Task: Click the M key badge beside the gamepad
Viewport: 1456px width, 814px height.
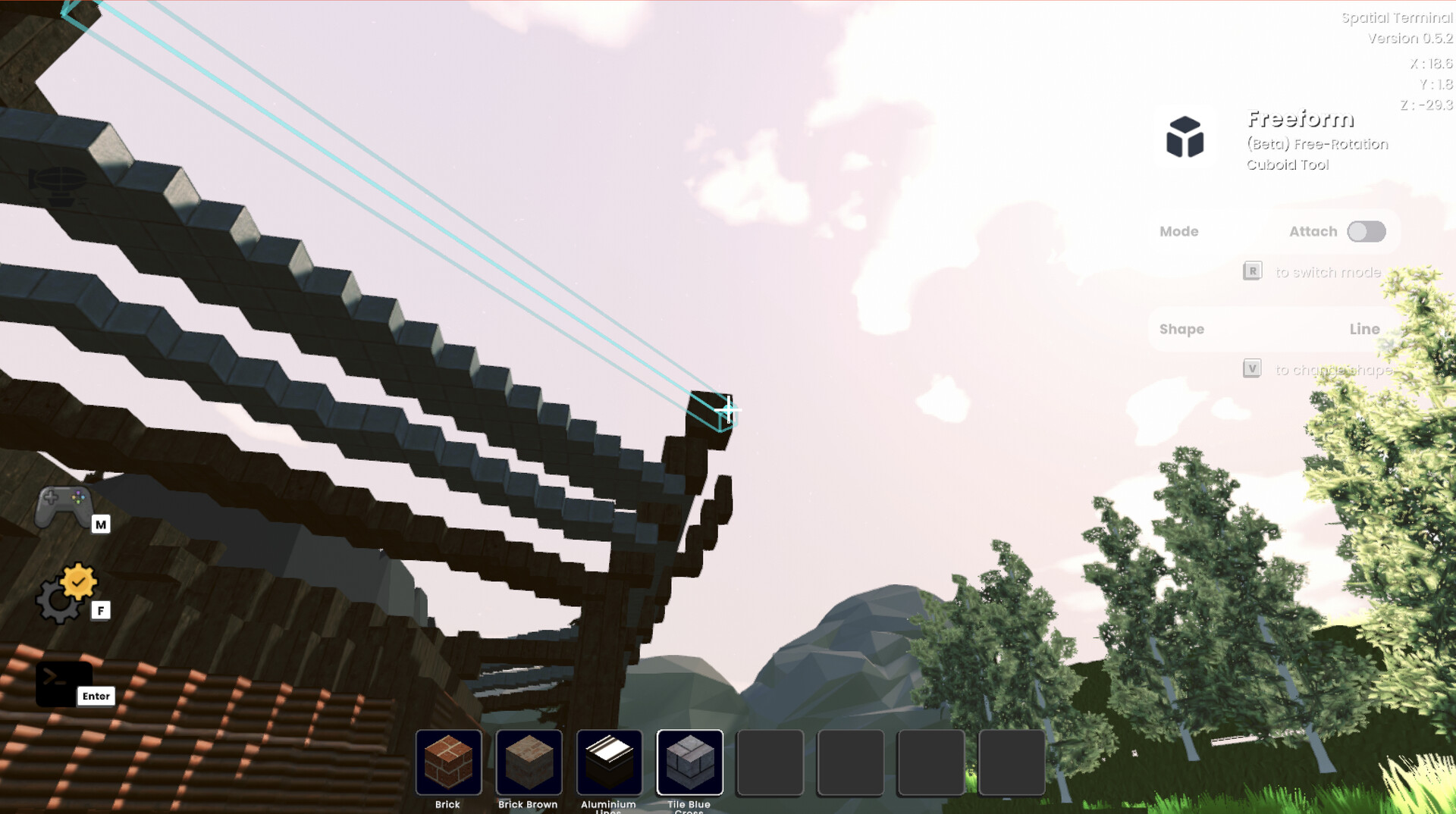Action: pyautogui.click(x=101, y=524)
